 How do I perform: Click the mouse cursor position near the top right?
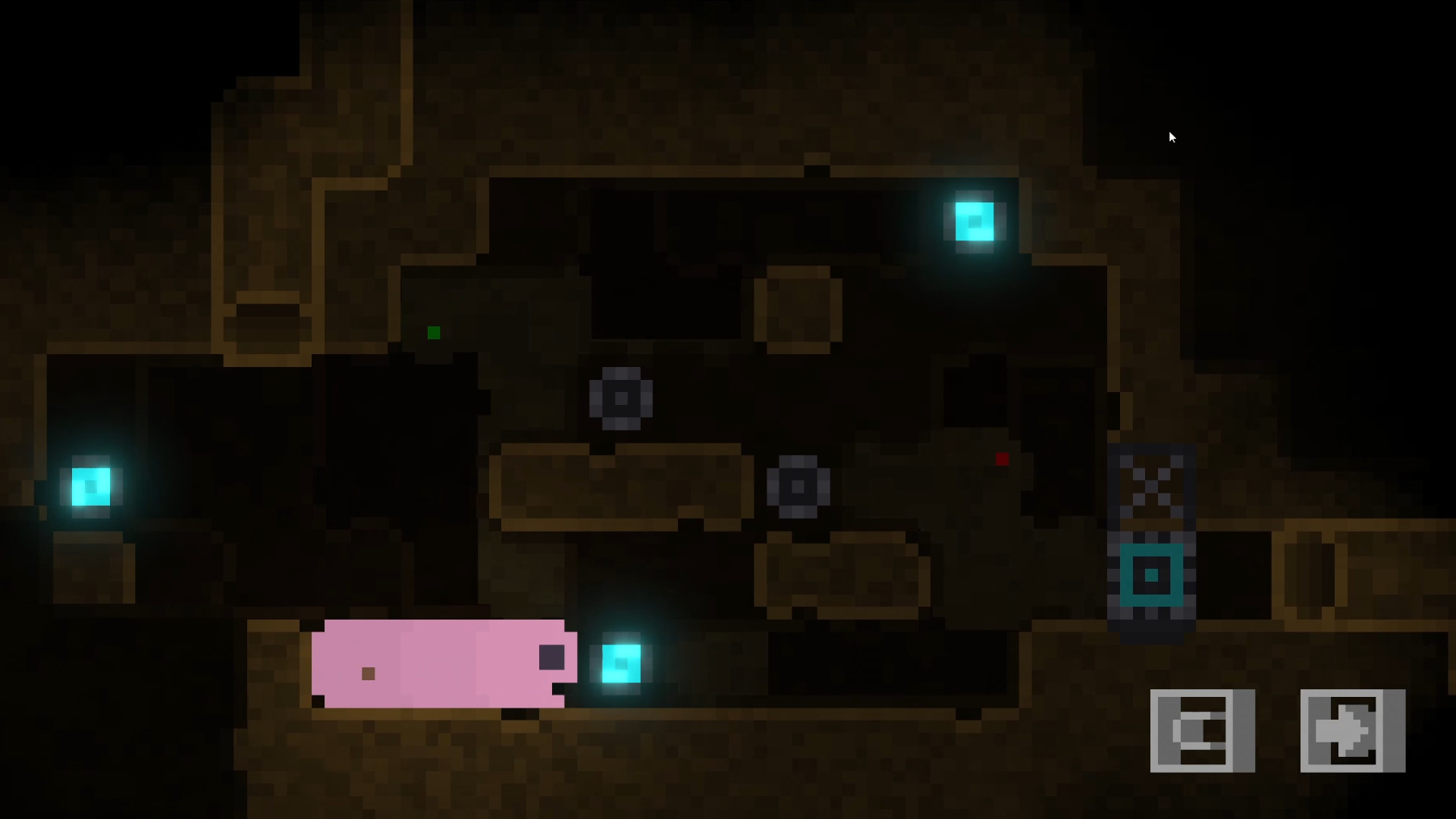click(1172, 136)
